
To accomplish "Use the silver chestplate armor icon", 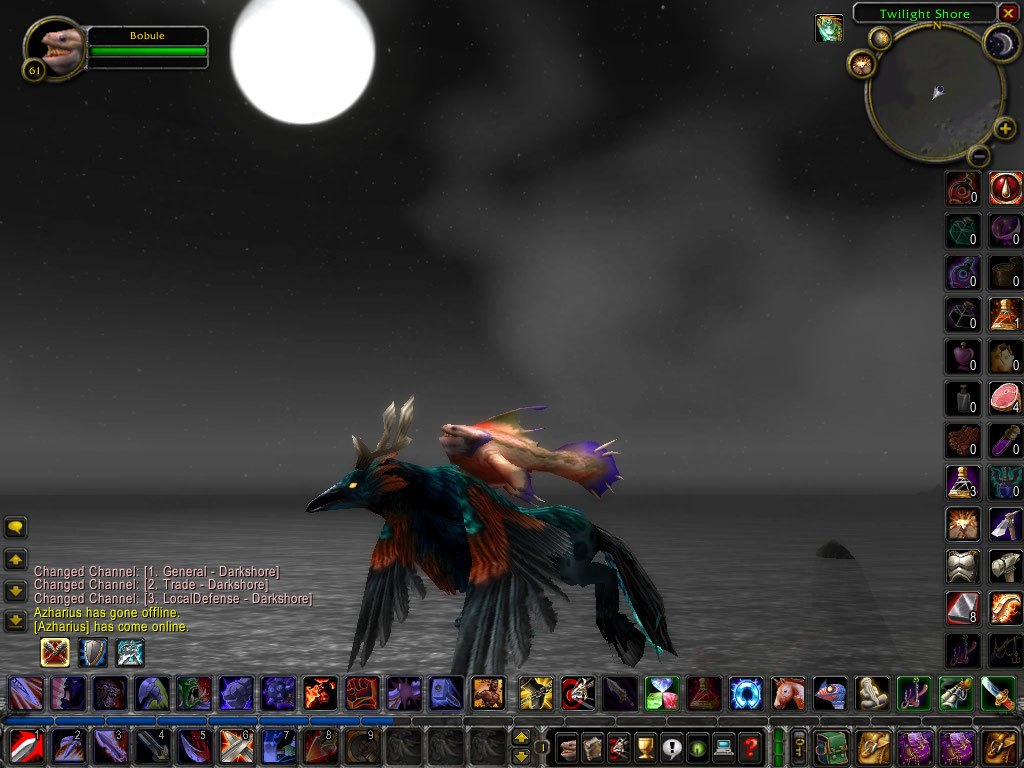I will pyautogui.click(x=962, y=567).
